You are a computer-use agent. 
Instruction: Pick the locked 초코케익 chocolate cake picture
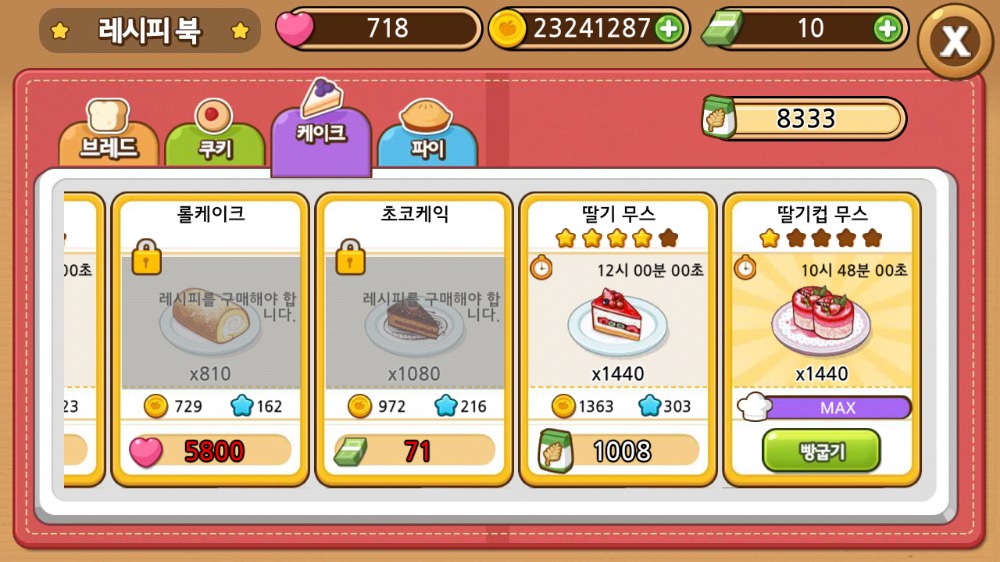[414, 321]
